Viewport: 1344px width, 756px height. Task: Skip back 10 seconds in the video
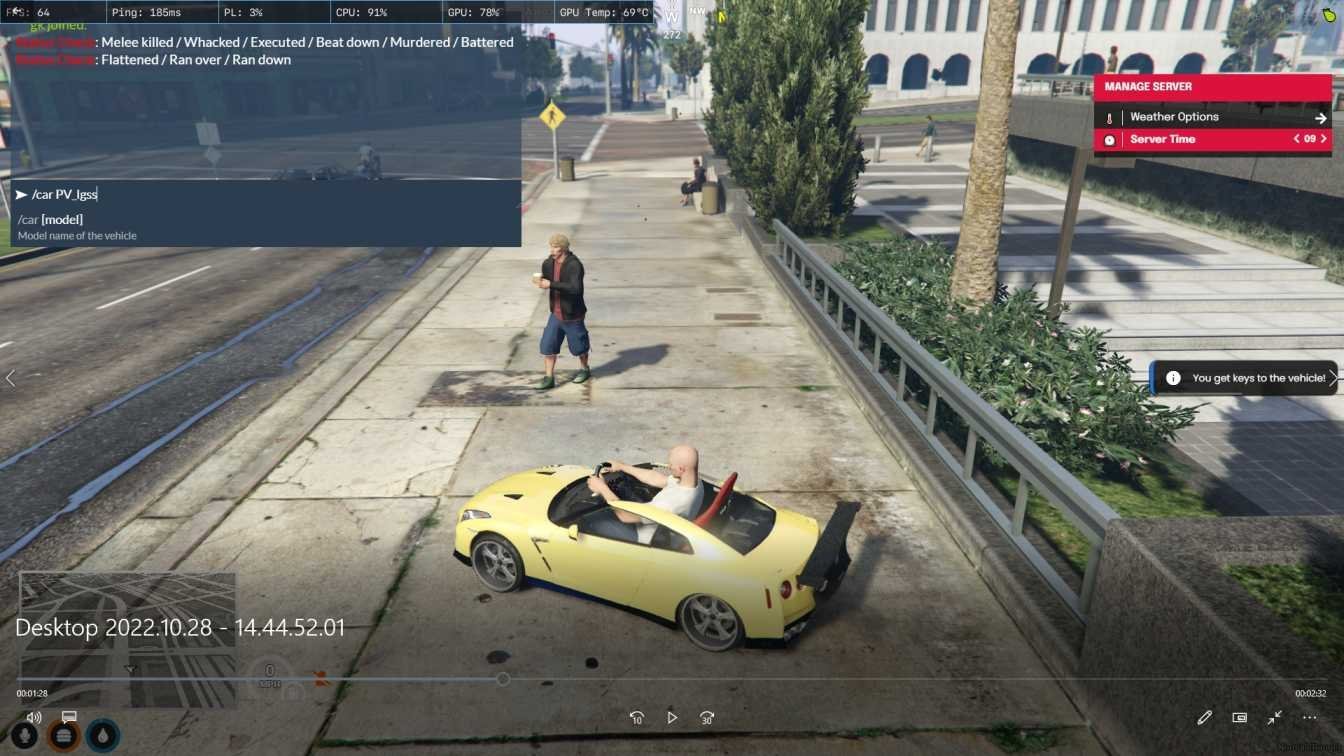(636, 718)
